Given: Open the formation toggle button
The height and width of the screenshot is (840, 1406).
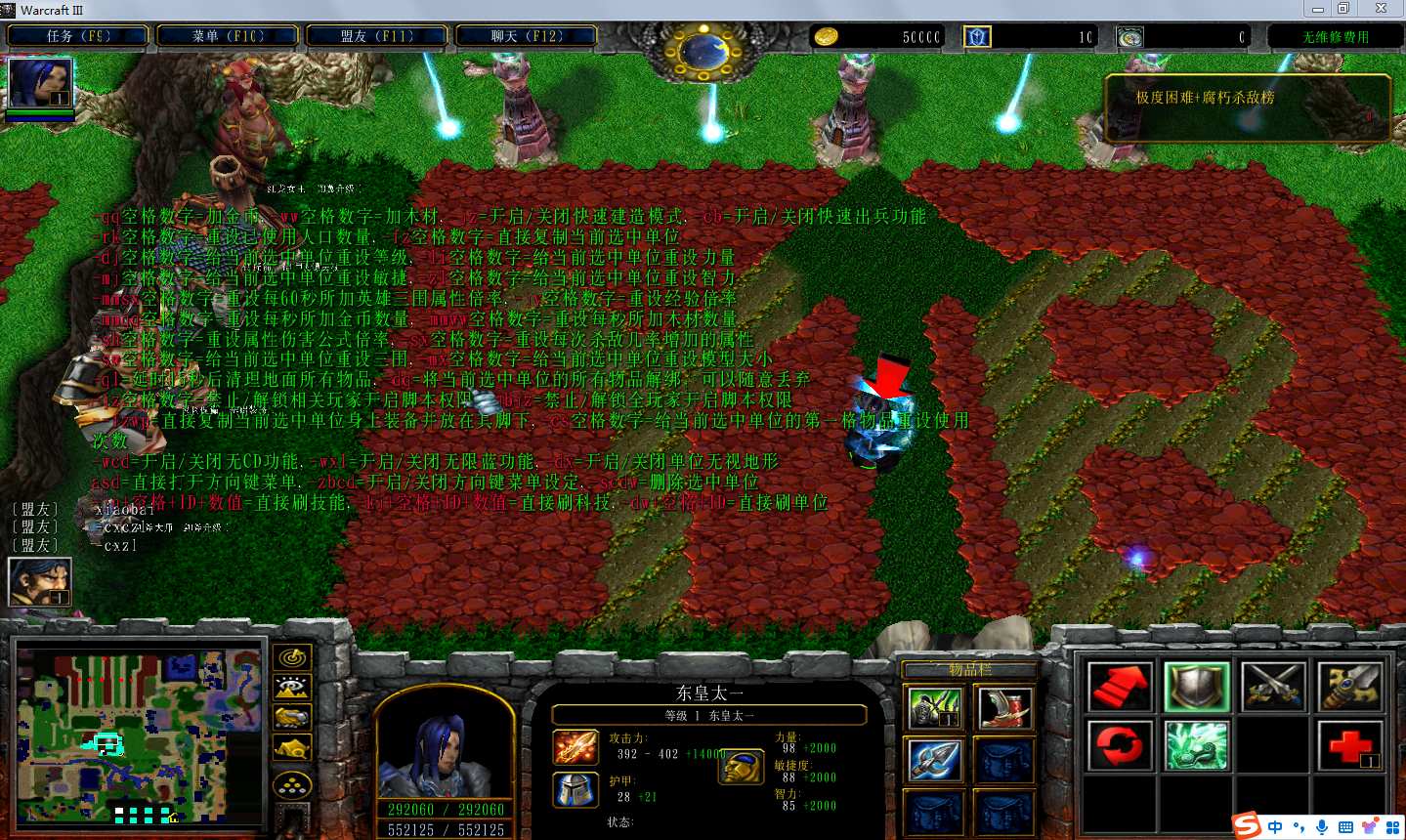Looking at the screenshot, I should click(x=292, y=785).
